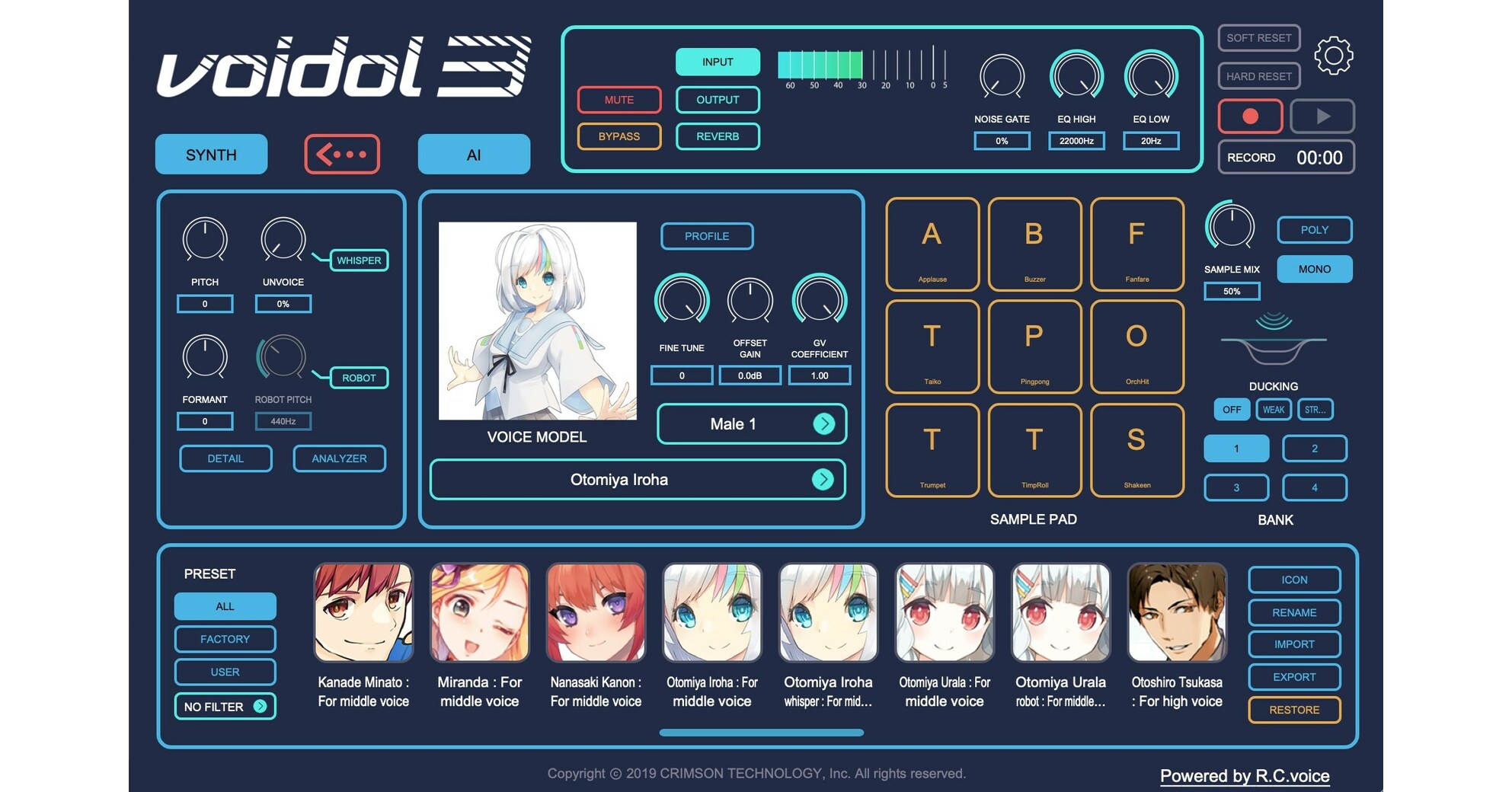1512x792 pixels.
Task: Select the Otoshiro Tsukasa preset thumbnail
Action: (1177, 612)
